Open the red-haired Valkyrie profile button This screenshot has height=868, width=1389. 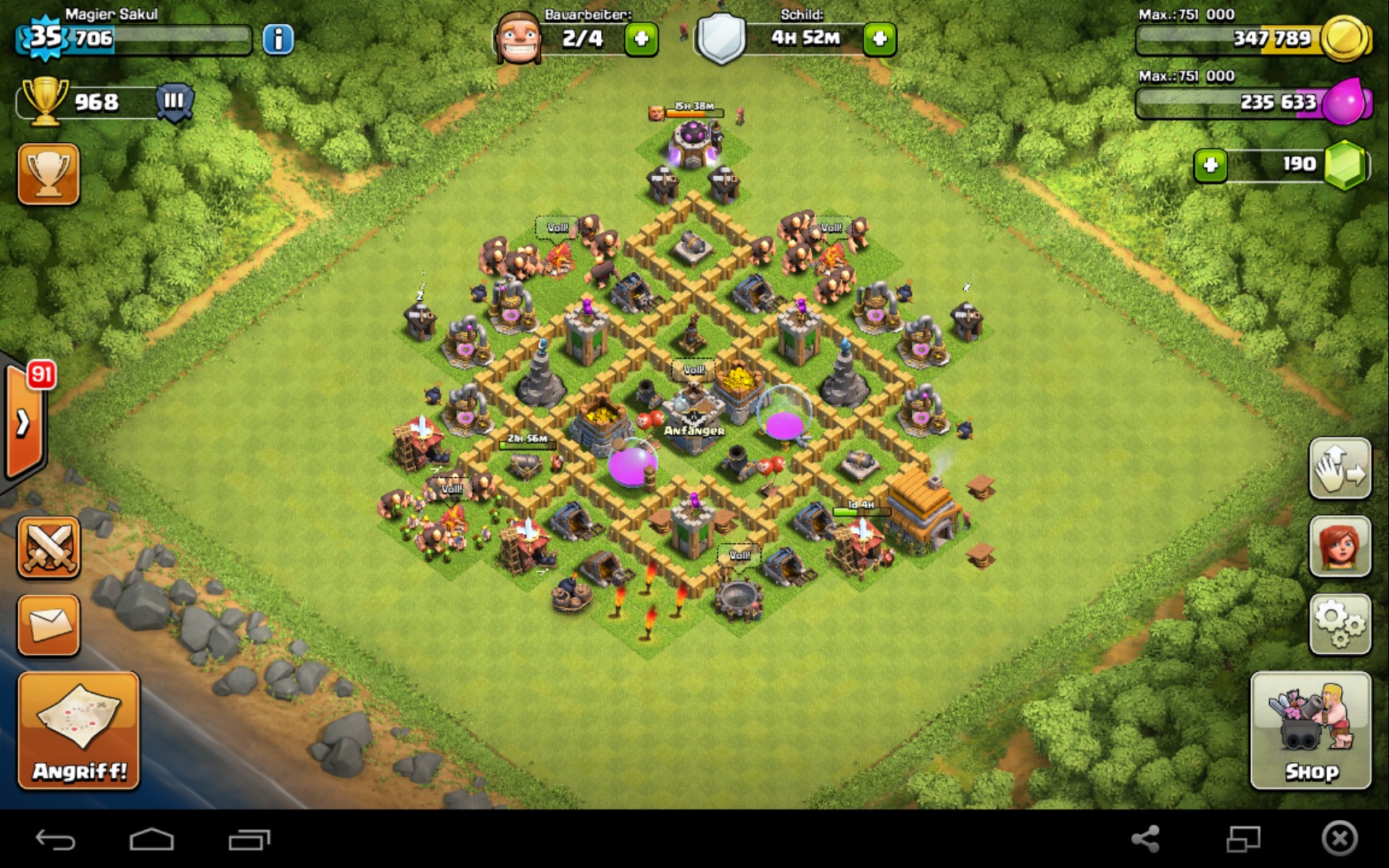(x=1340, y=546)
